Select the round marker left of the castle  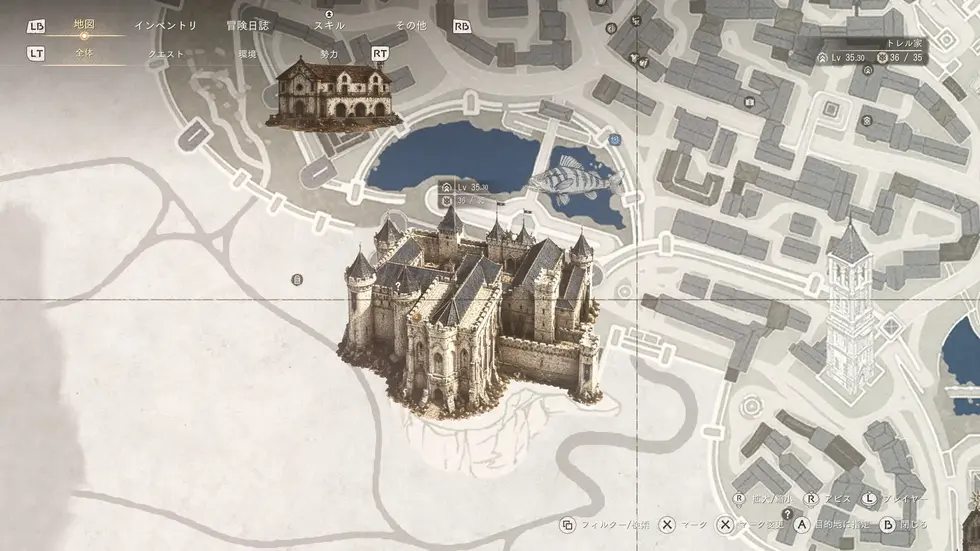coord(297,280)
